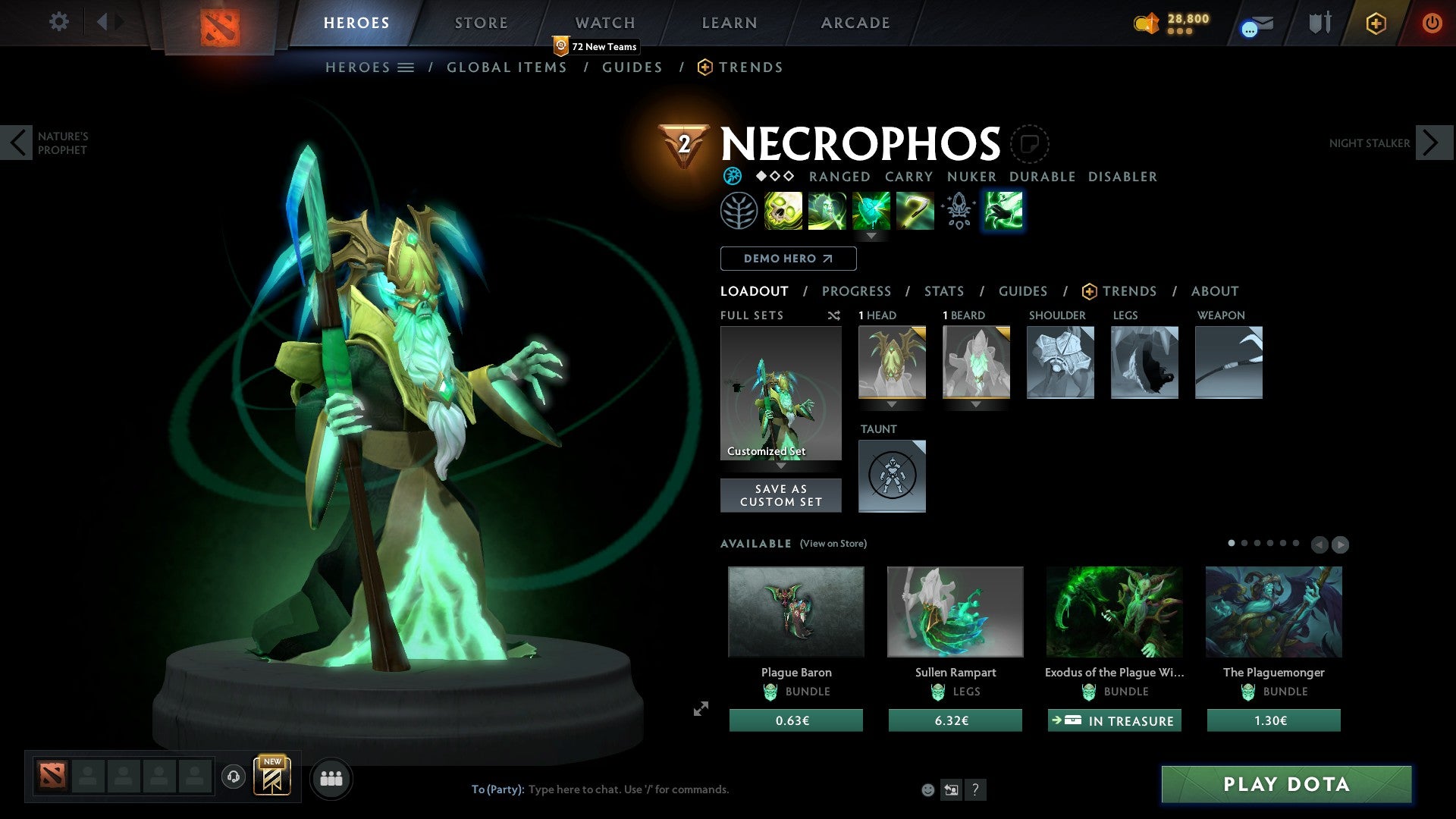Select the Death Pulse ability icon
The width and height of the screenshot is (1456, 819).
coord(783,211)
